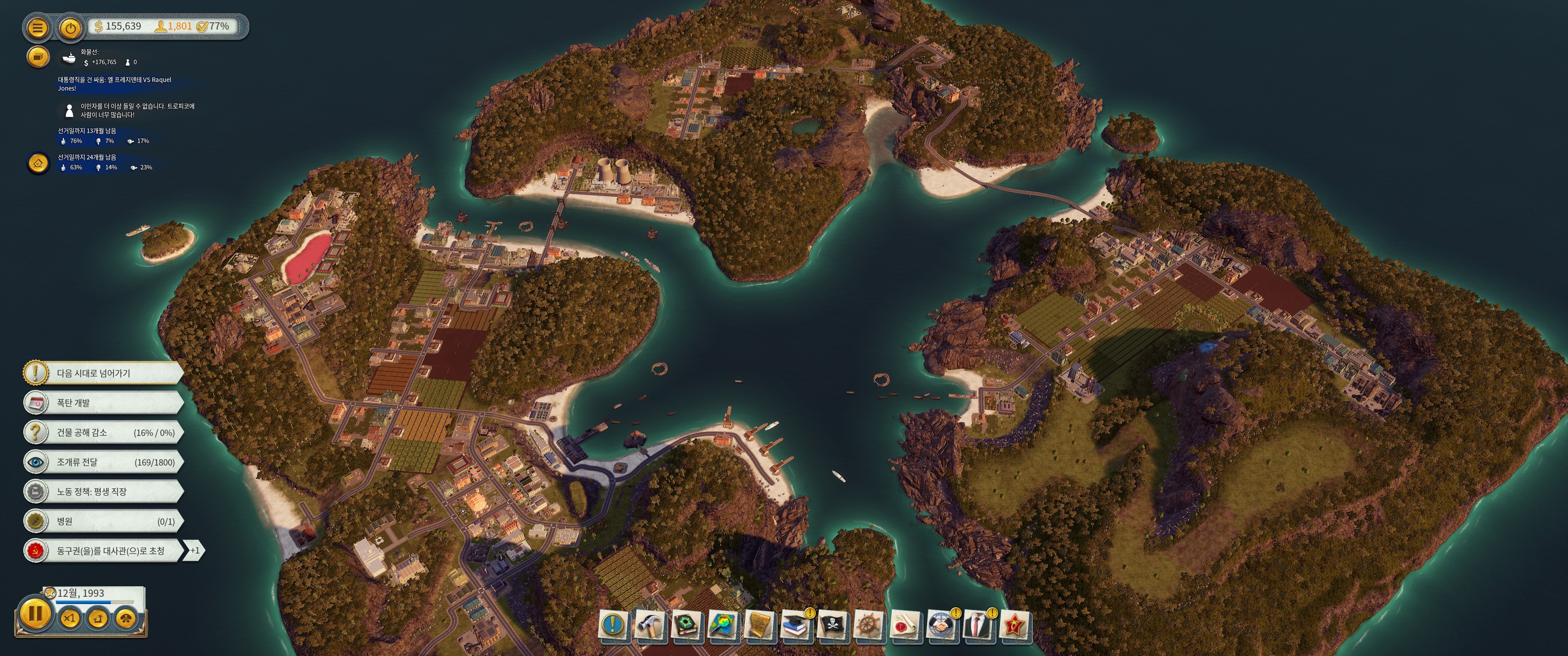Open the research graduation cap icon
This screenshot has width=1568, height=656.
(795, 625)
